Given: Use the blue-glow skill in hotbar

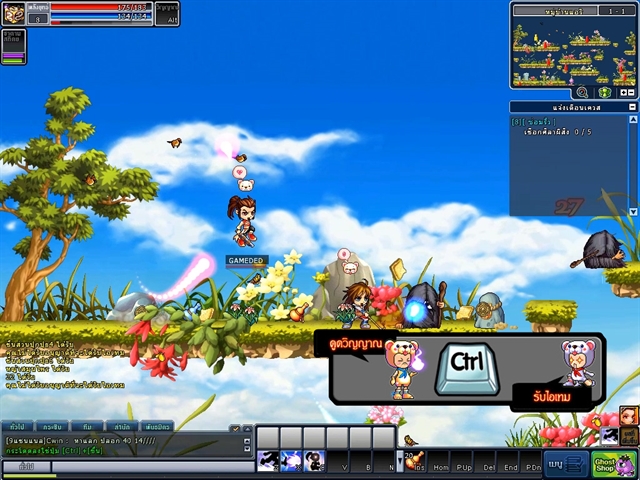Looking at the screenshot, I should tap(291, 460).
